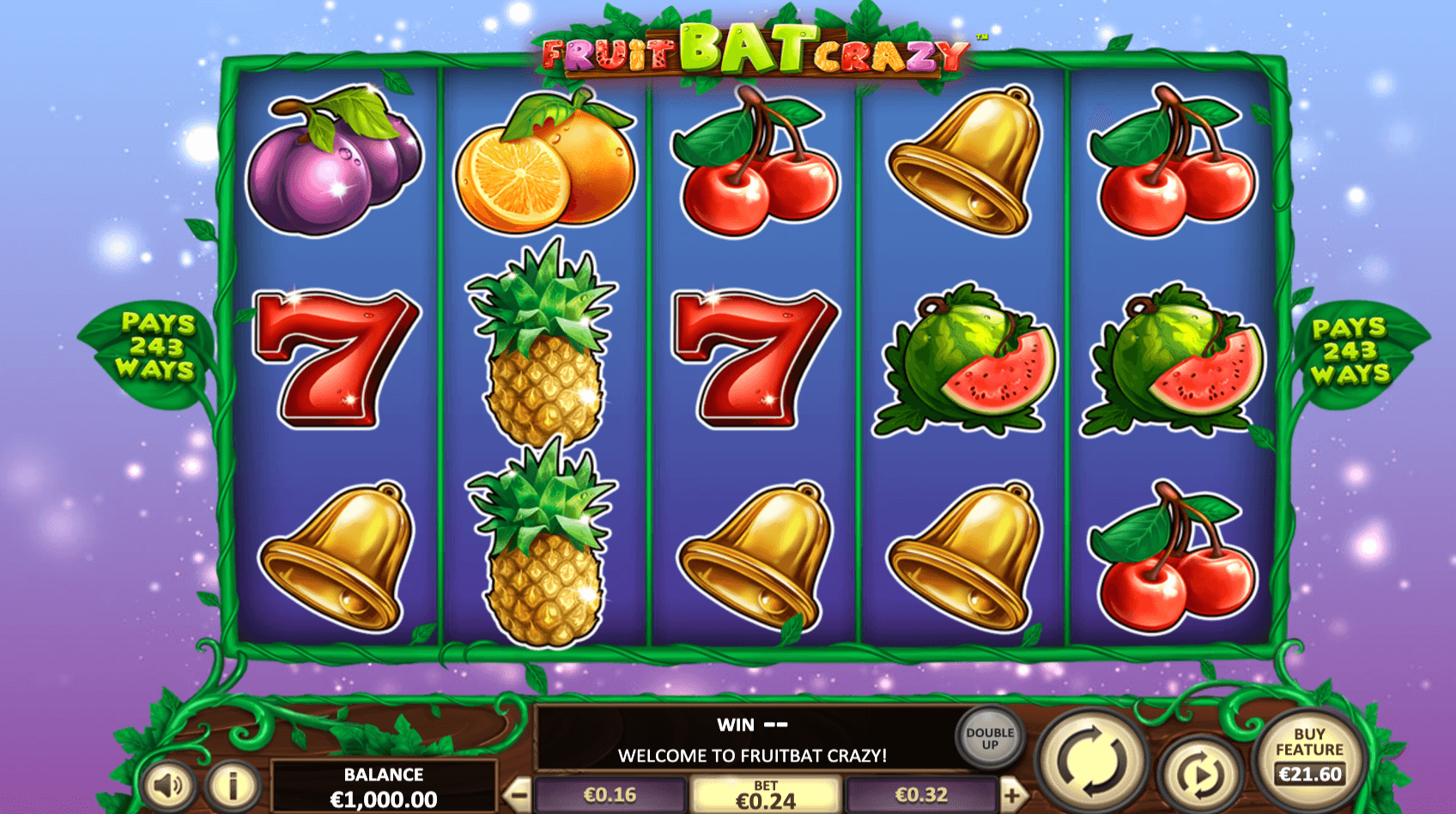This screenshot has width=1456, height=814.
Task: Select the current €0.24 bet display
Action: (766, 796)
